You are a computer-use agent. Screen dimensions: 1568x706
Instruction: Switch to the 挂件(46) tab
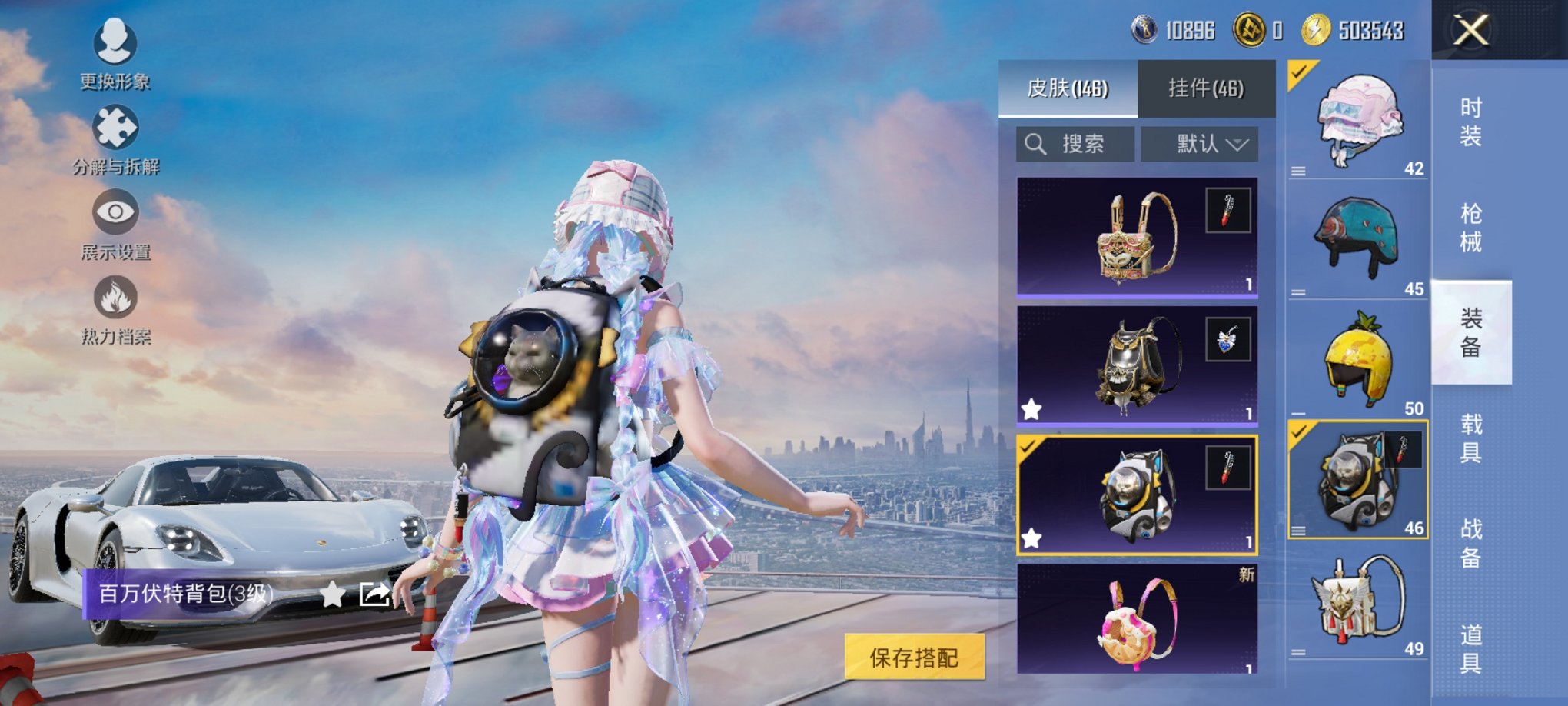coord(1208,88)
